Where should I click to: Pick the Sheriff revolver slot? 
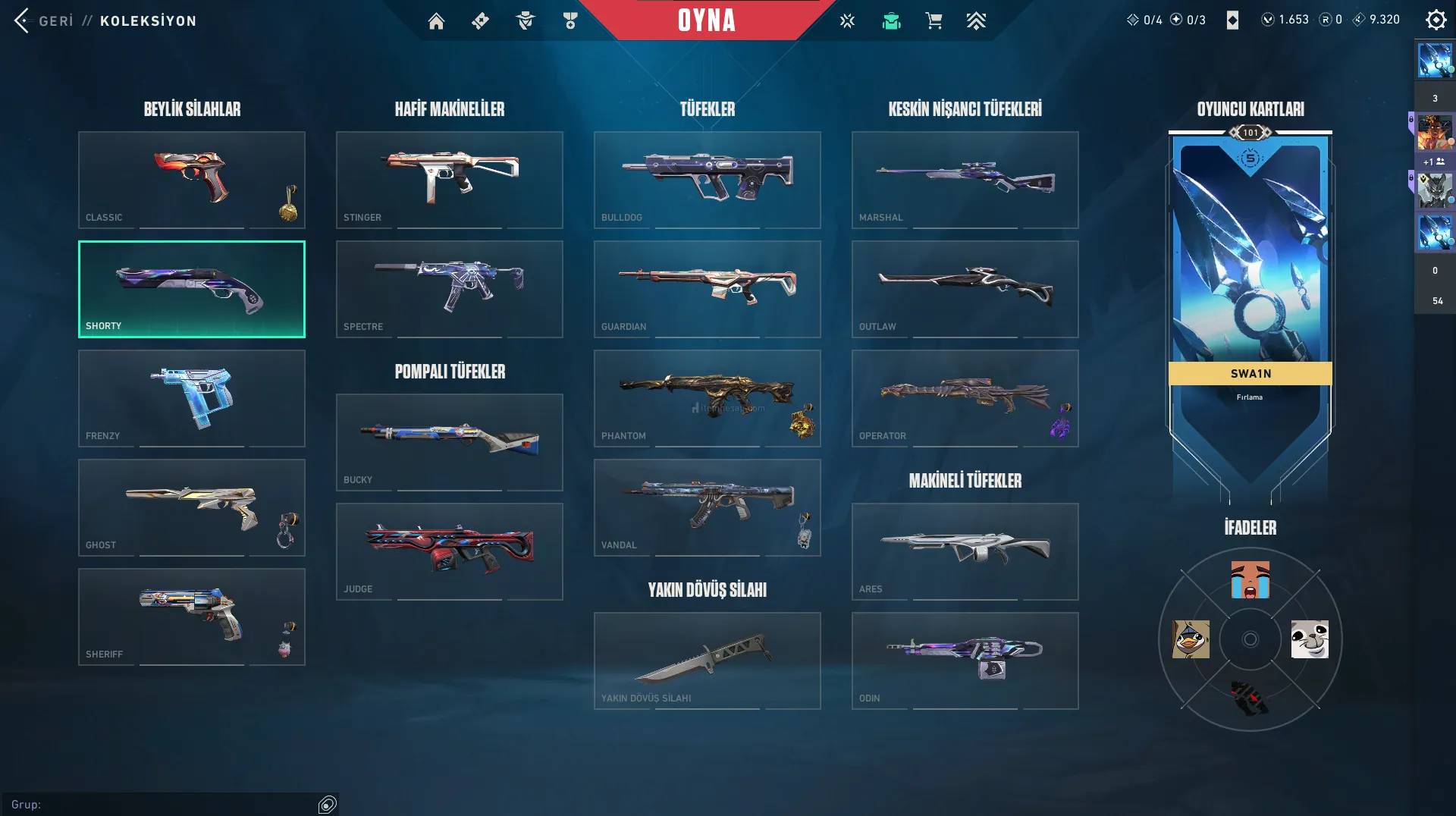click(x=191, y=617)
